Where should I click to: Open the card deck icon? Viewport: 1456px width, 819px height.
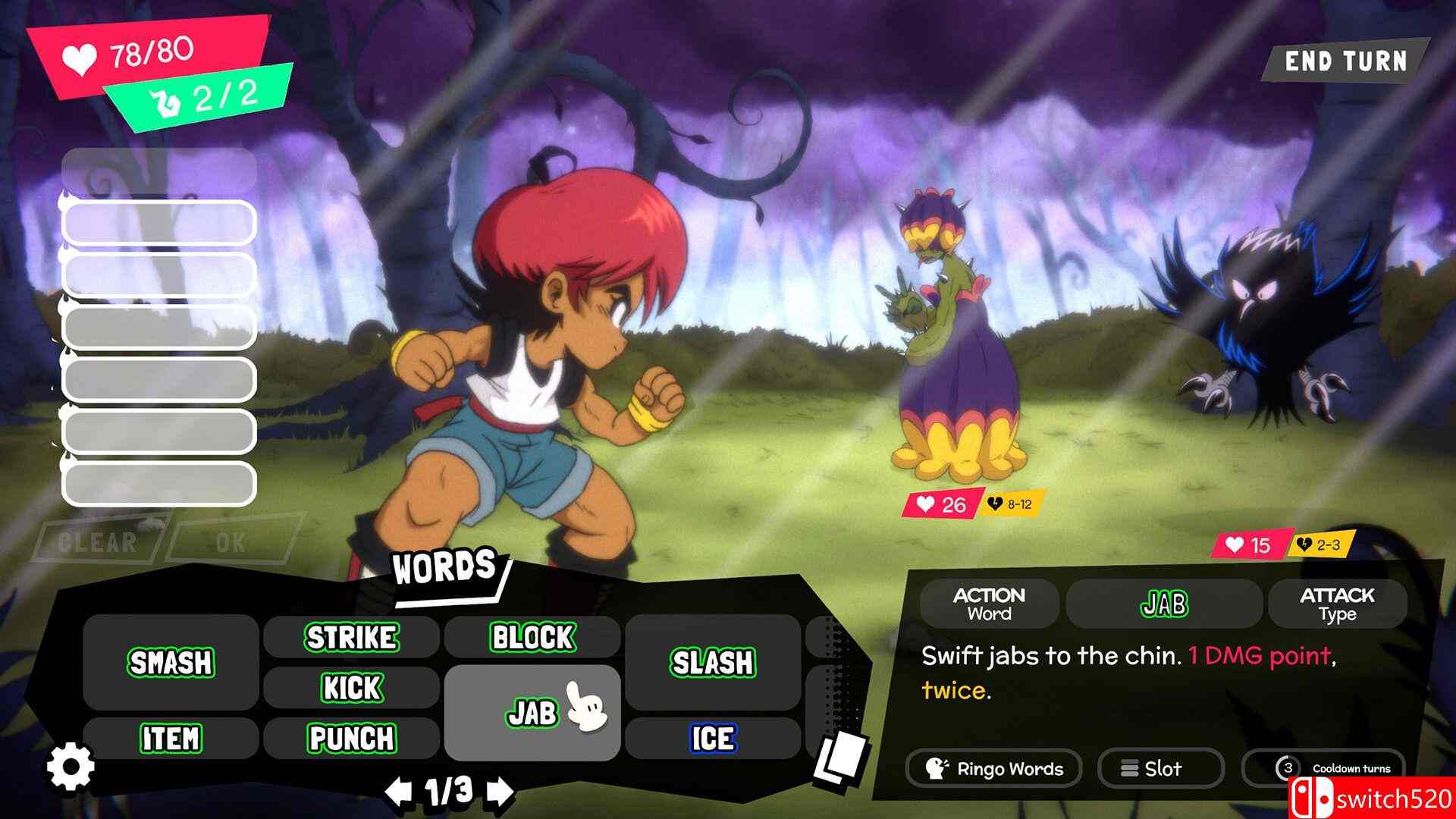pos(840,758)
